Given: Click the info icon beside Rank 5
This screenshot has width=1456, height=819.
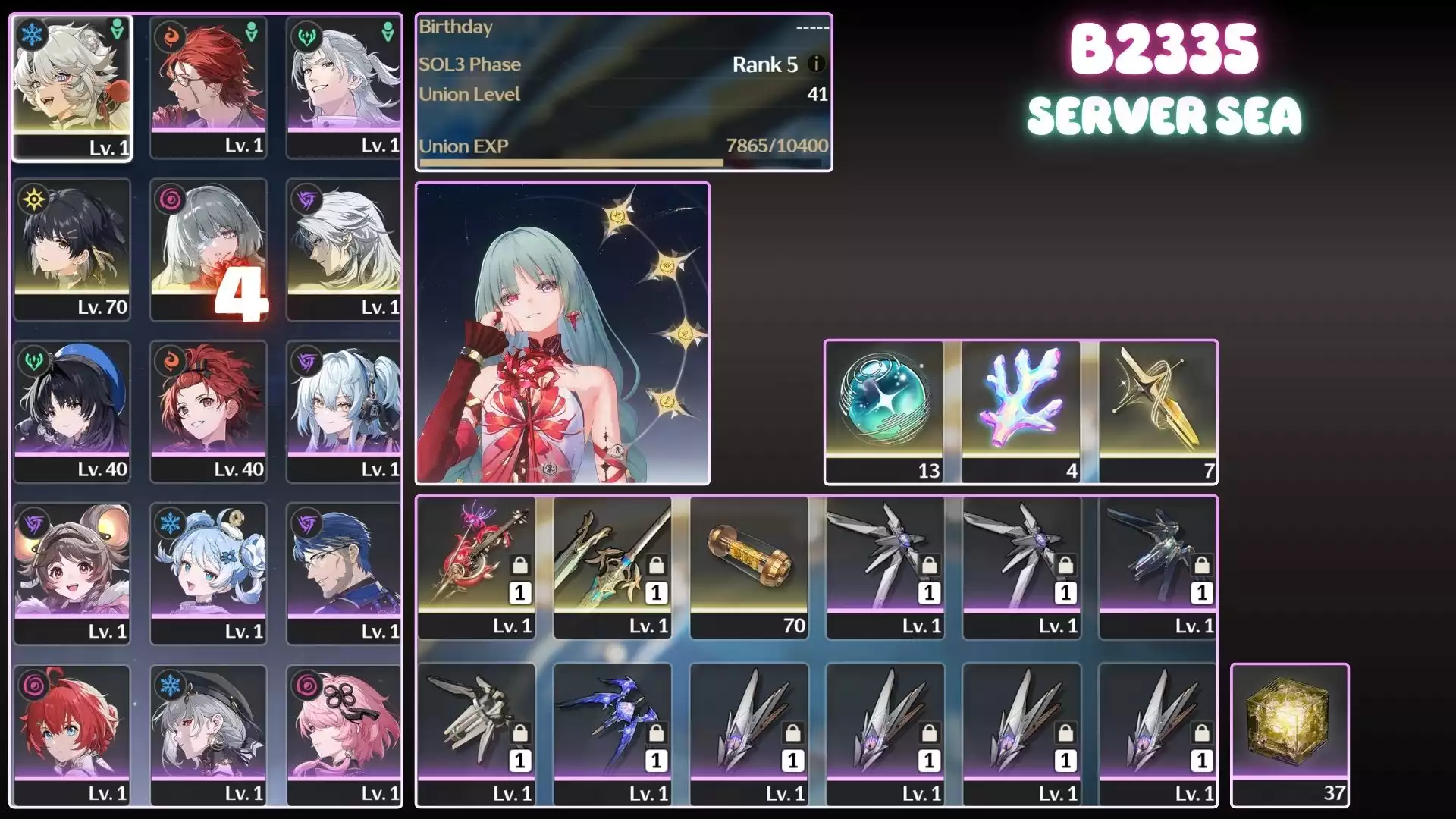Looking at the screenshot, I should coord(816,64).
